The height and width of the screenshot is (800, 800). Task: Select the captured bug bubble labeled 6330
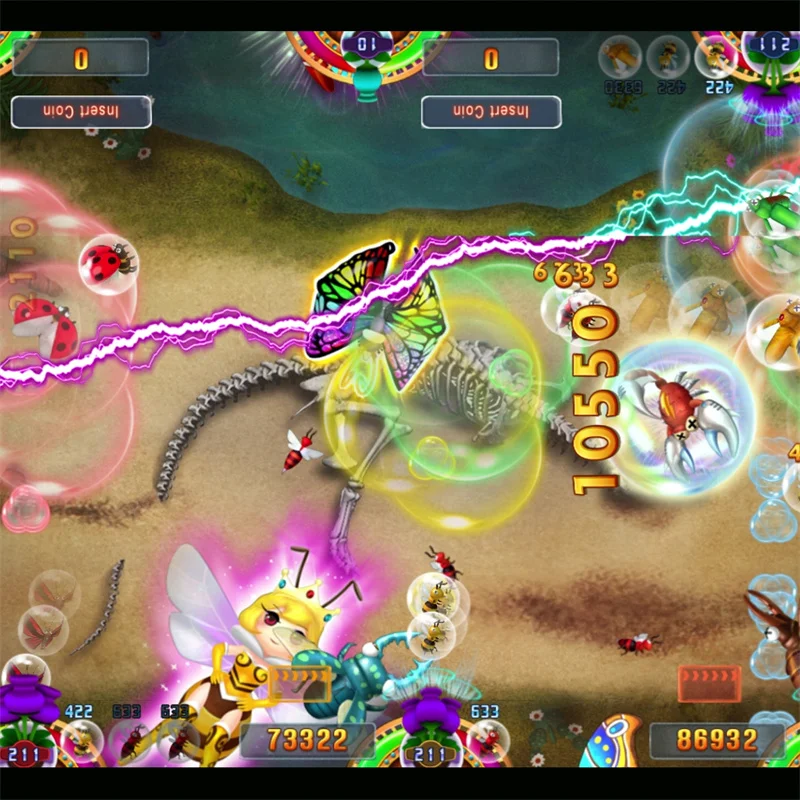tap(620, 58)
